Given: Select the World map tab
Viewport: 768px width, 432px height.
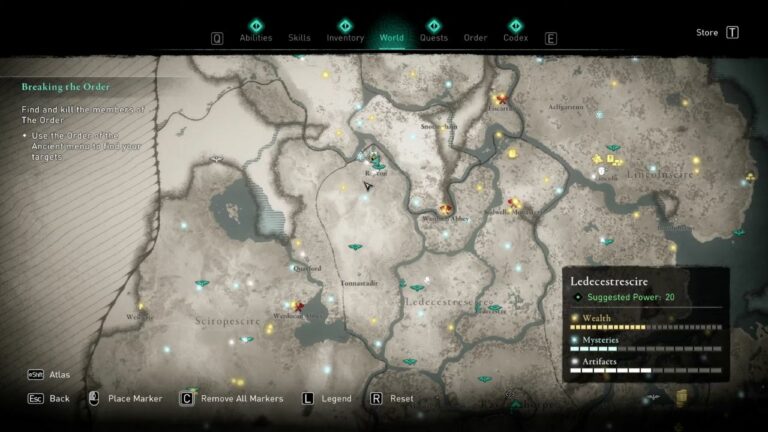Looking at the screenshot, I should point(391,38).
